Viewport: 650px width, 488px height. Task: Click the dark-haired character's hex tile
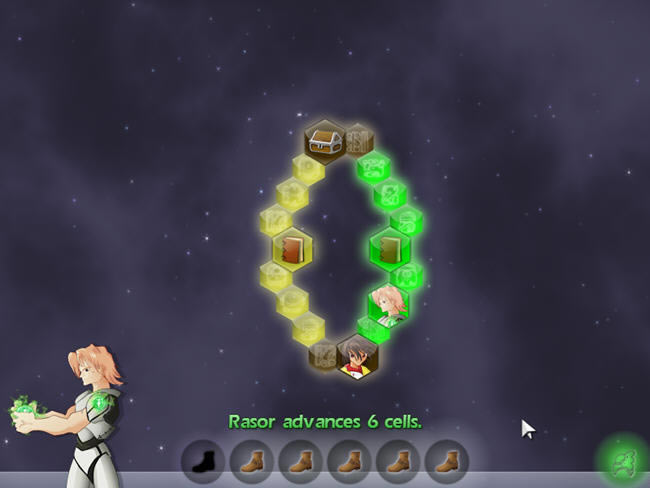(x=356, y=356)
